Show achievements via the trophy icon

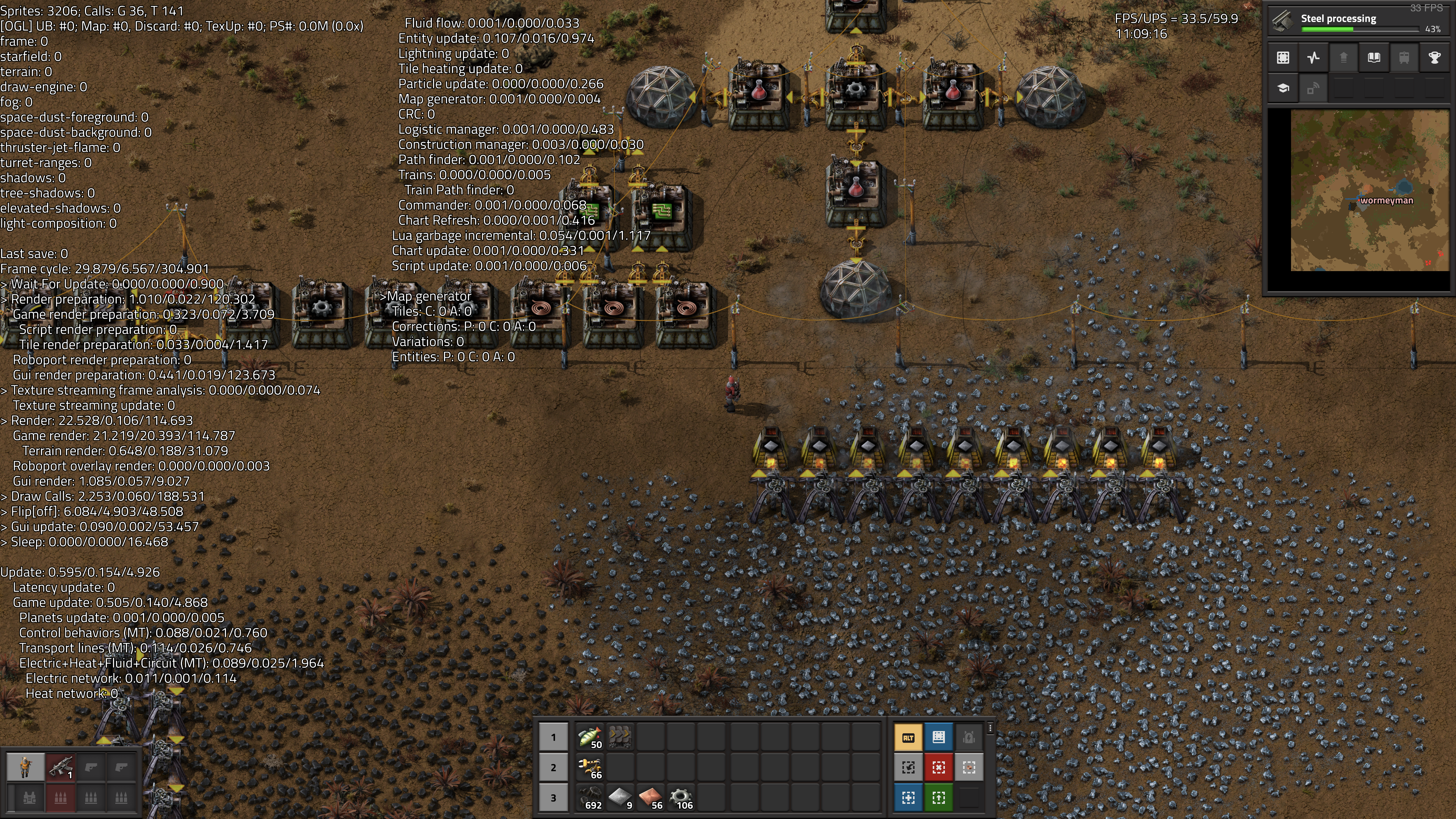click(x=1434, y=58)
